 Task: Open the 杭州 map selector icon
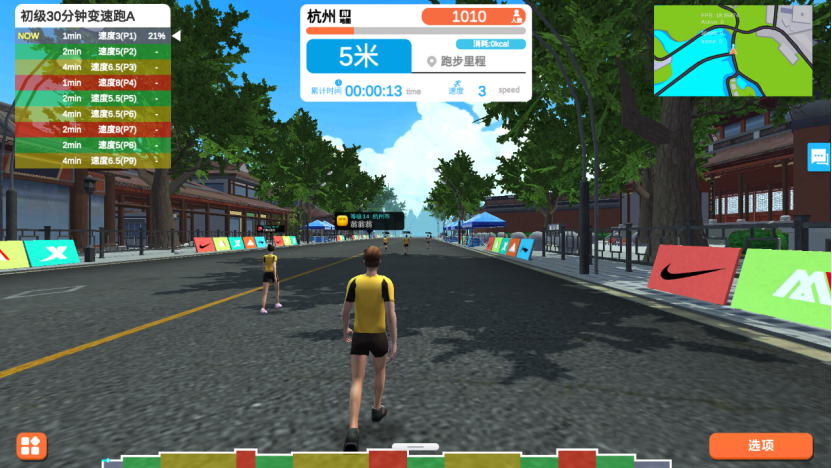pos(345,17)
